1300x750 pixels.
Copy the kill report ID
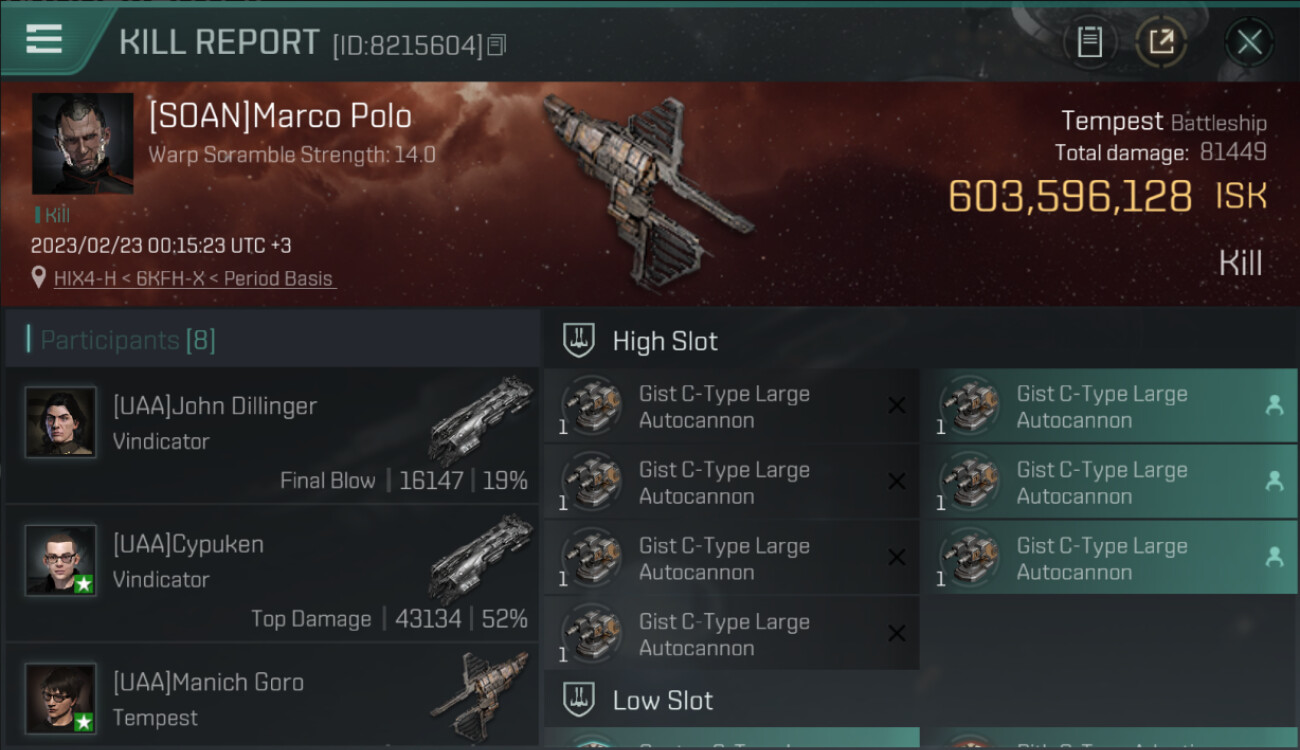click(x=497, y=45)
